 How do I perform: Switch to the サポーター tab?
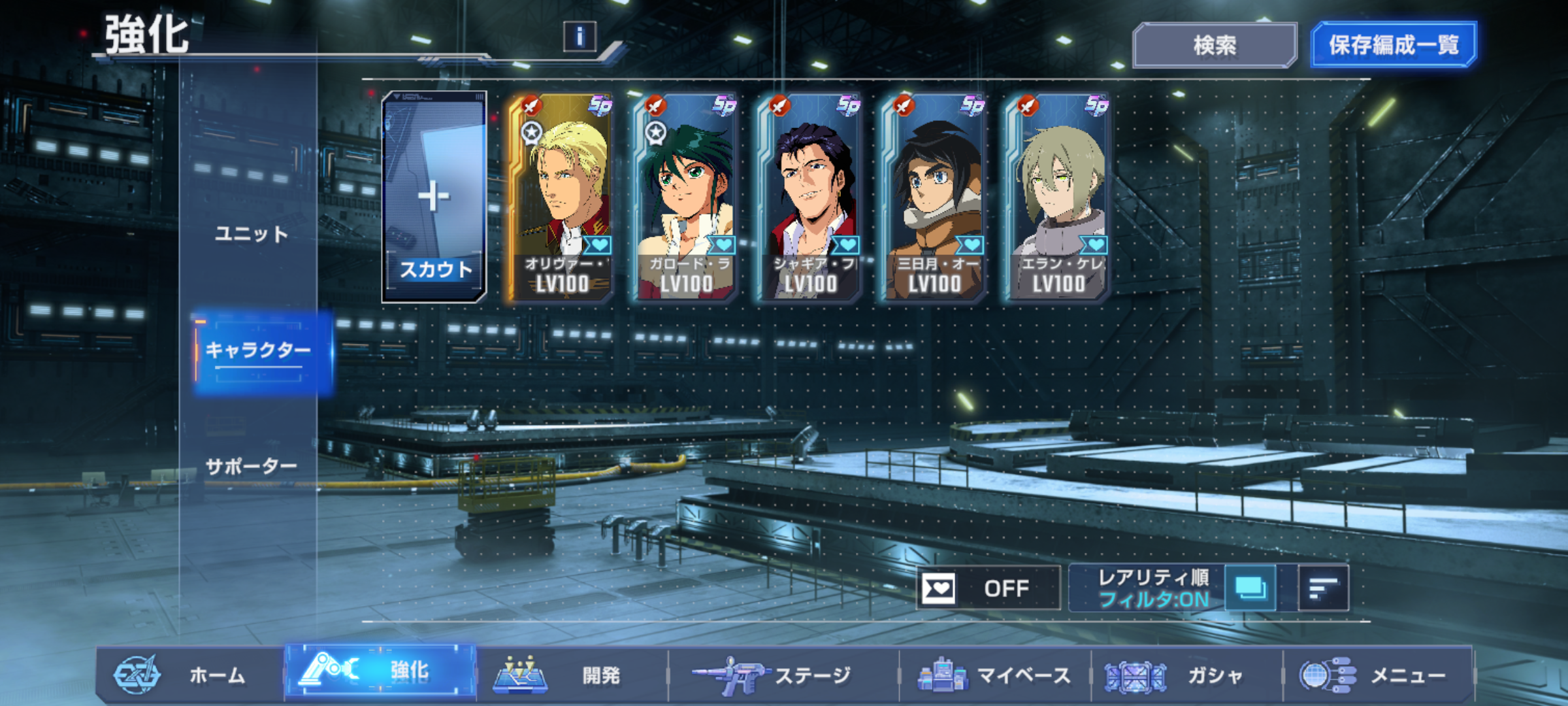tap(252, 467)
